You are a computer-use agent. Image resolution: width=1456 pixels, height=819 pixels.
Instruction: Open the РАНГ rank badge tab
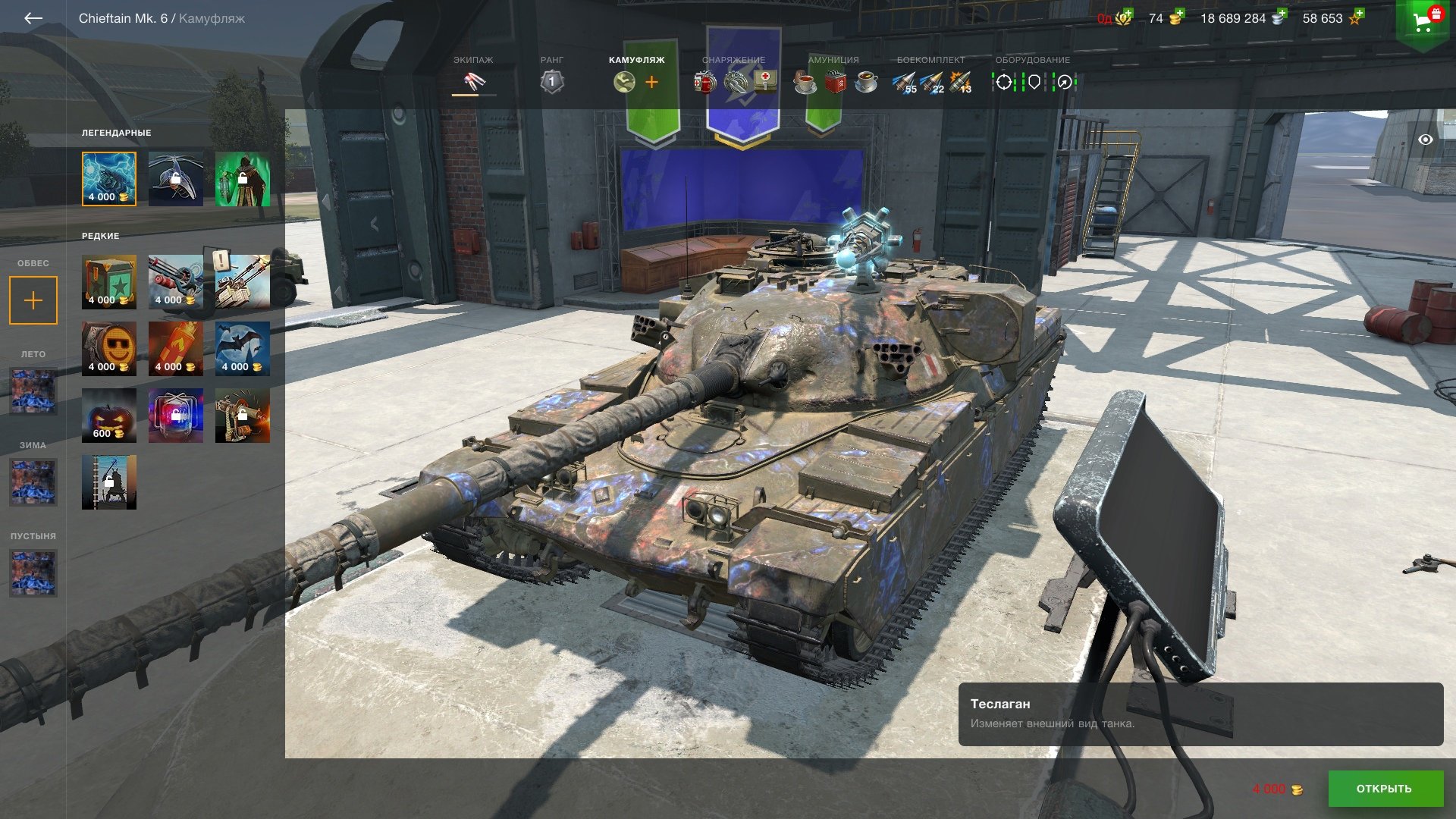(x=552, y=76)
